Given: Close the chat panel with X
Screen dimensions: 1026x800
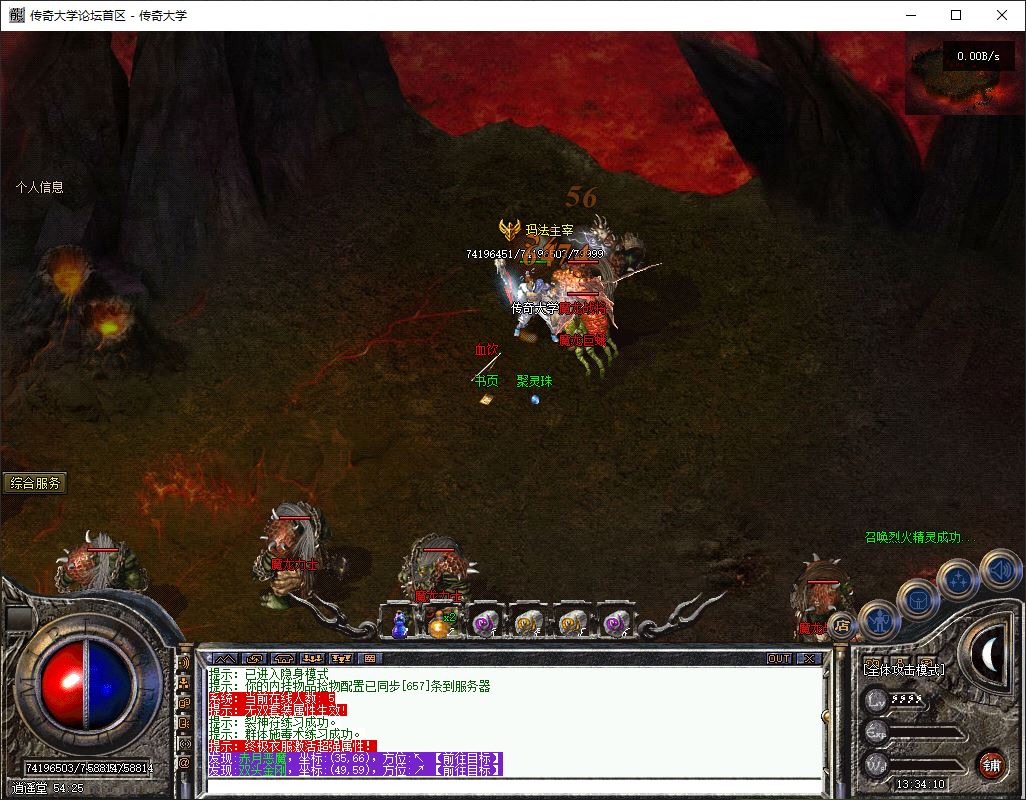Looking at the screenshot, I should [x=808, y=659].
